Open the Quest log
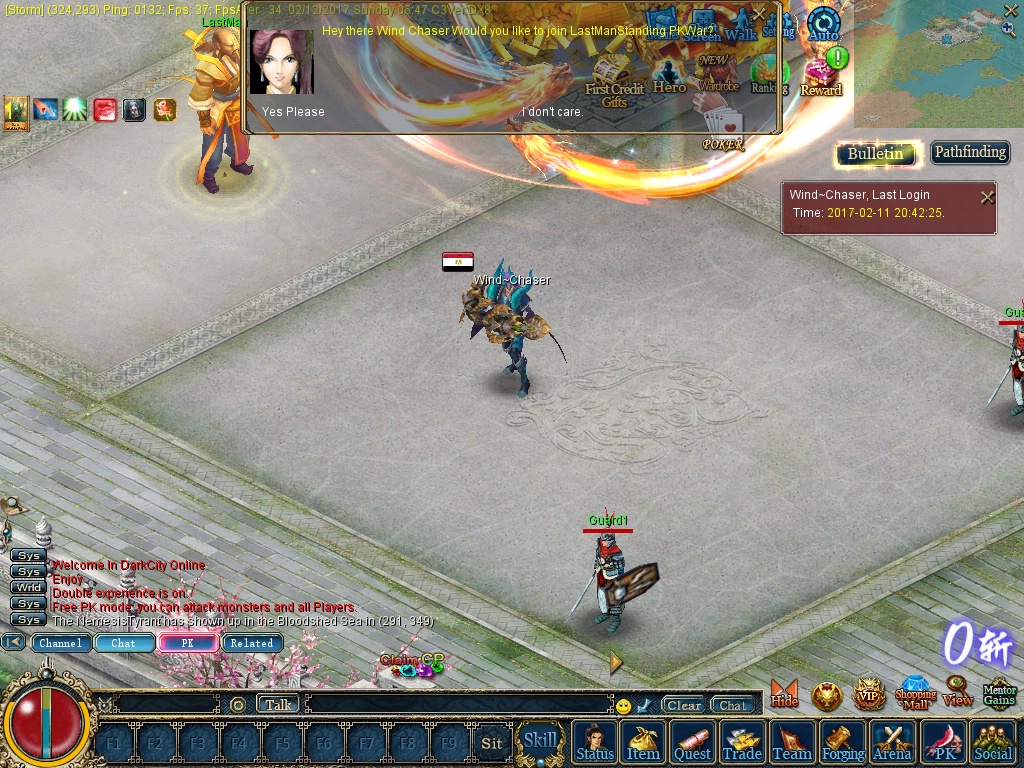Viewport: 1024px width, 768px height. click(692, 743)
